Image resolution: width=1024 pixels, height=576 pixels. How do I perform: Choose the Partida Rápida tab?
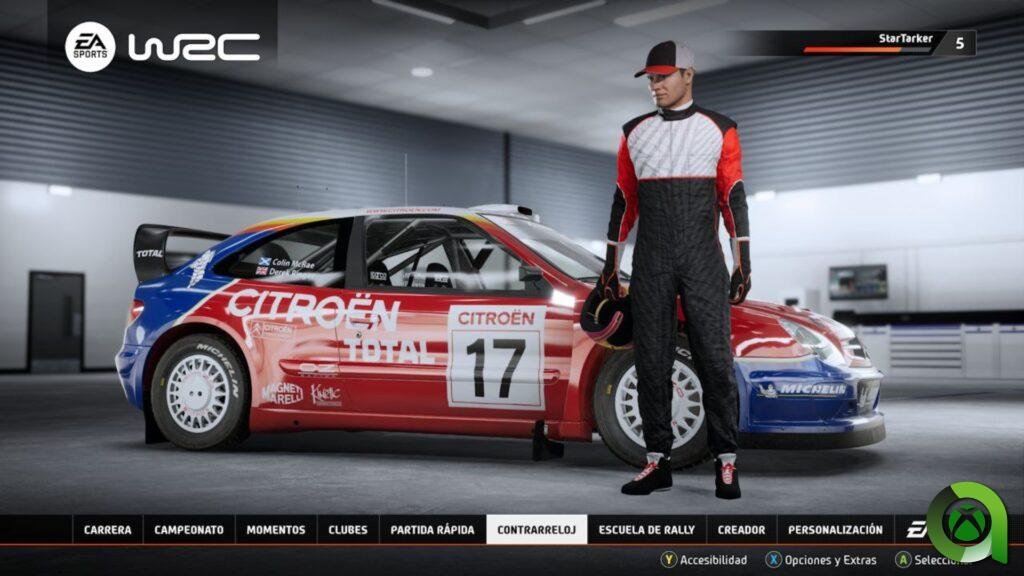(x=432, y=530)
